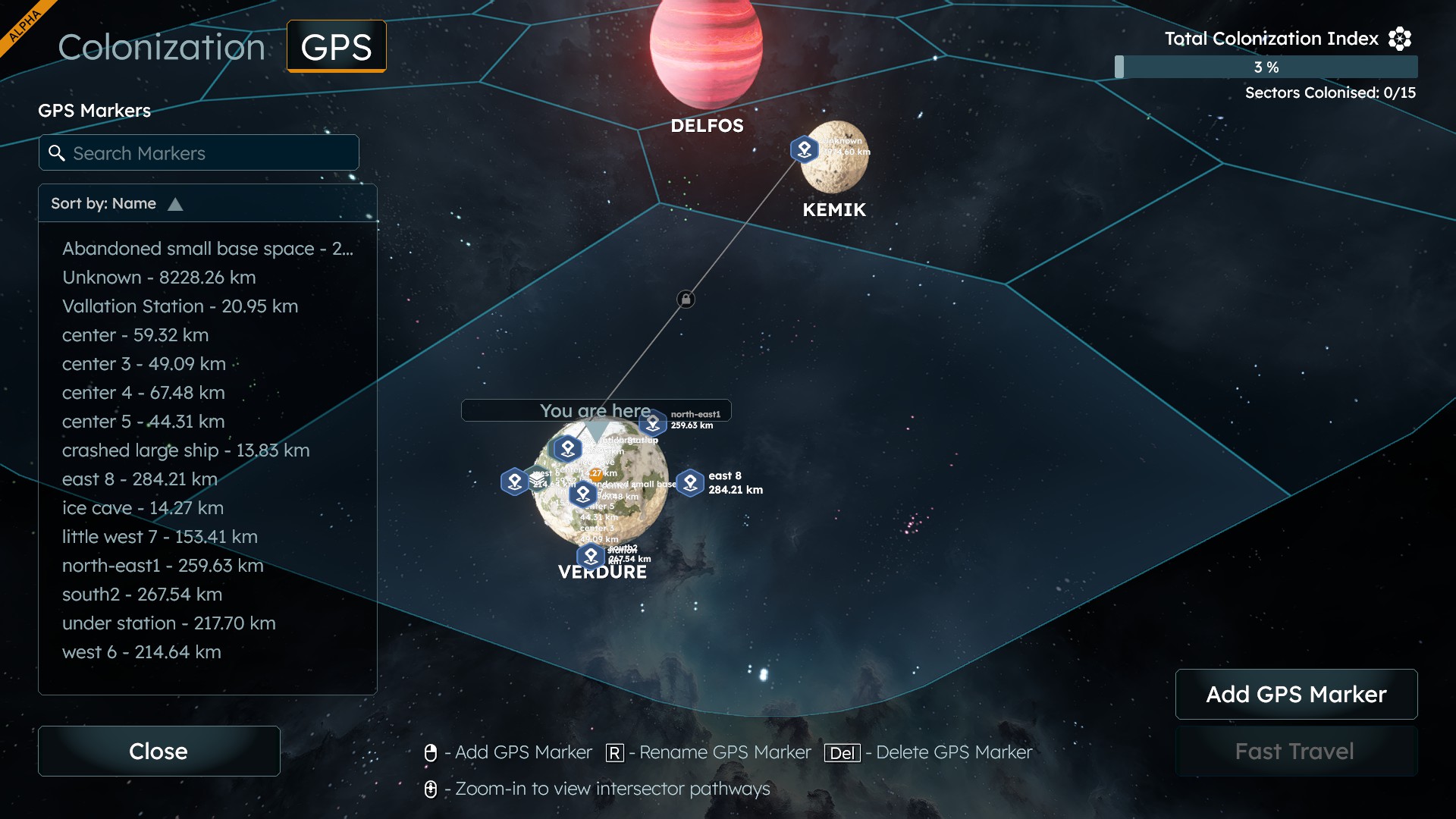The width and height of the screenshot is (1456, 819).
Task: Click the Kemik moon's Unknown marker icon
Action: [x=805, y=149]
